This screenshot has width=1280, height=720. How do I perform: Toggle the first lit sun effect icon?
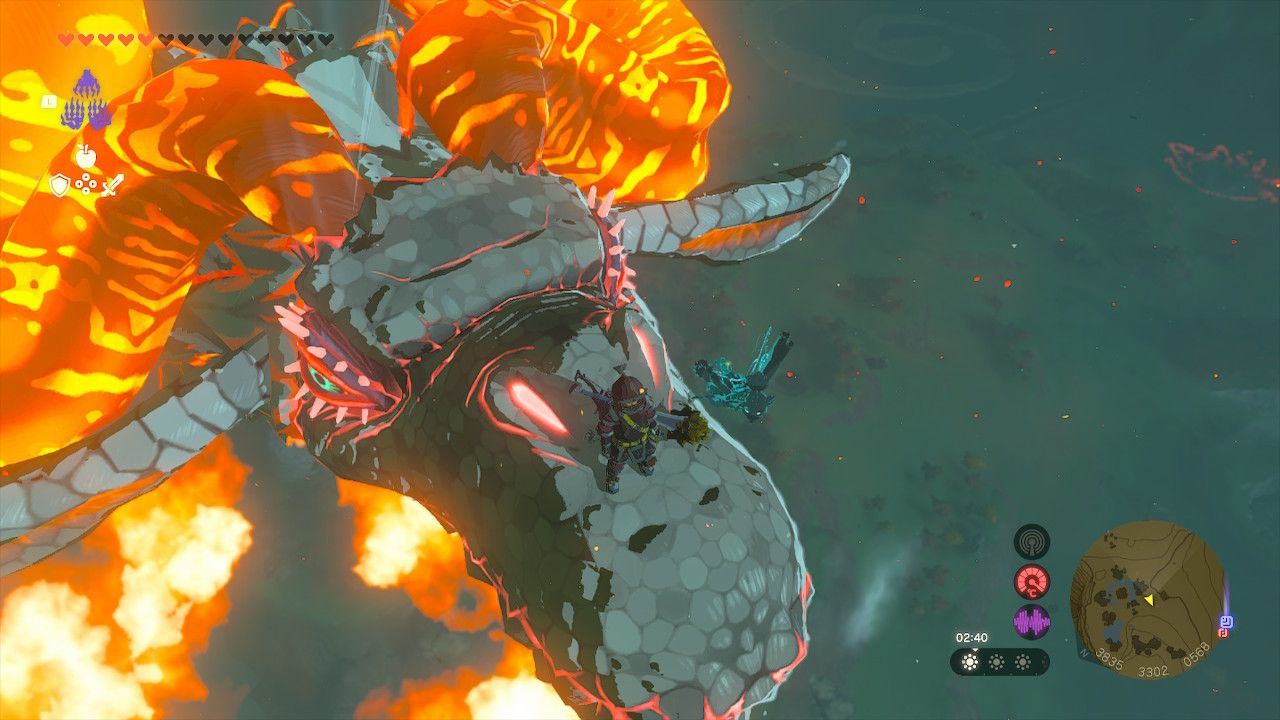(970, 661)
